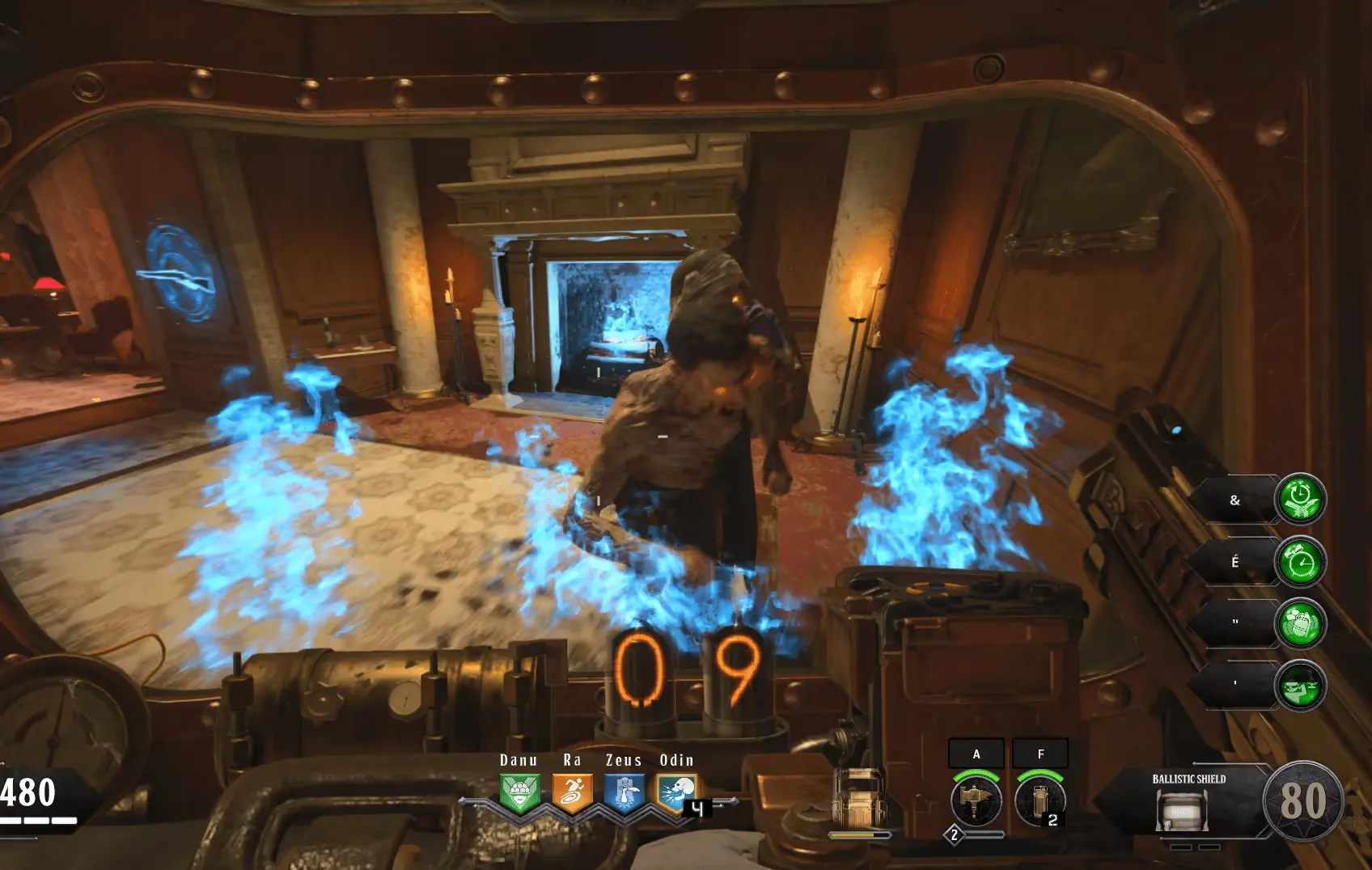Select the Ballistic Shield weapon icon
Image resolution: width=1372 pixels, height=870 pixels.
(1181, 810)
